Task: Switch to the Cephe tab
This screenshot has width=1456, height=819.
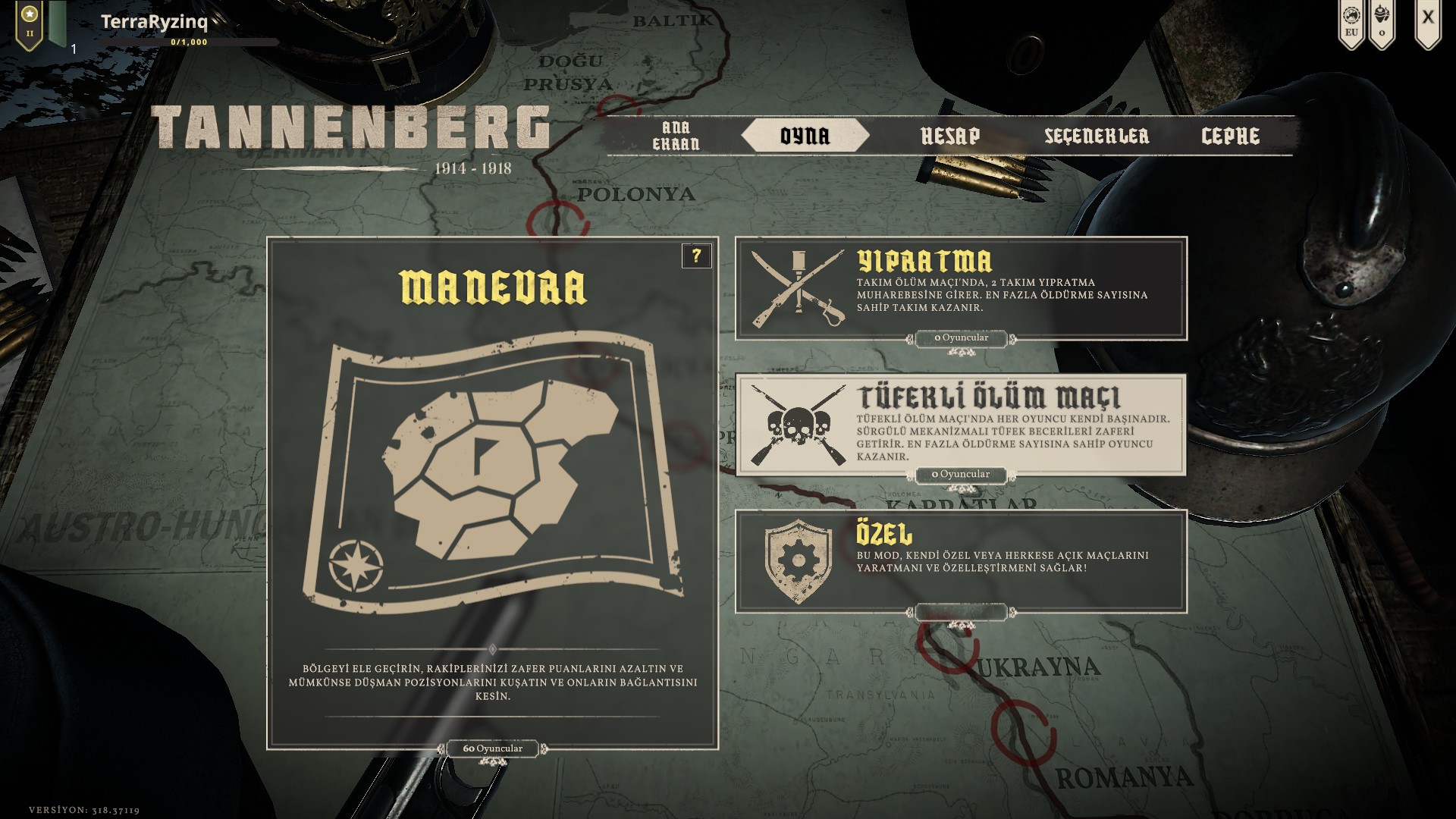Action: click(x=1230, y=136)
